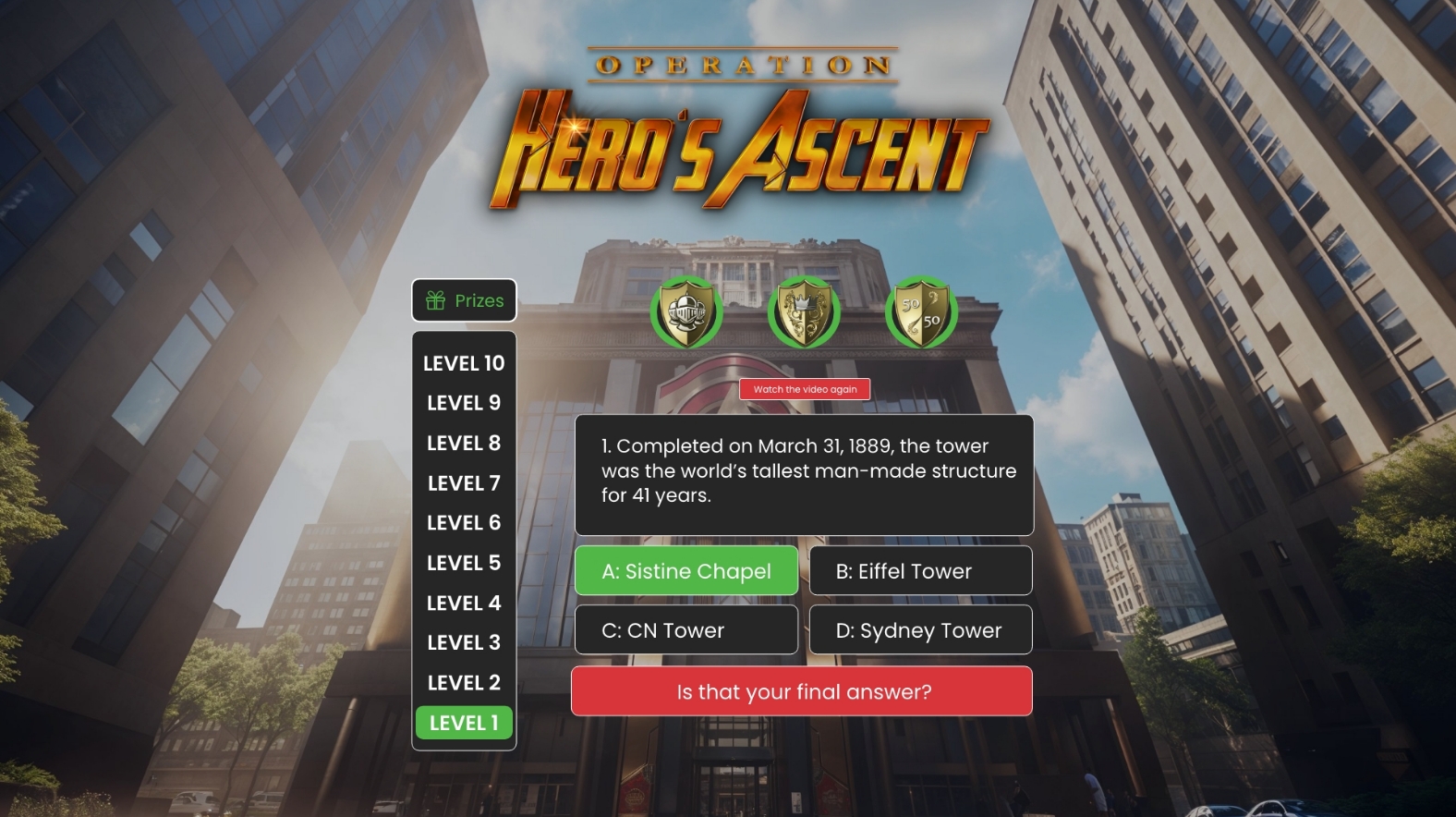
Task: Choose answer A: Sistine Chapel
Action: click(686, 571)
